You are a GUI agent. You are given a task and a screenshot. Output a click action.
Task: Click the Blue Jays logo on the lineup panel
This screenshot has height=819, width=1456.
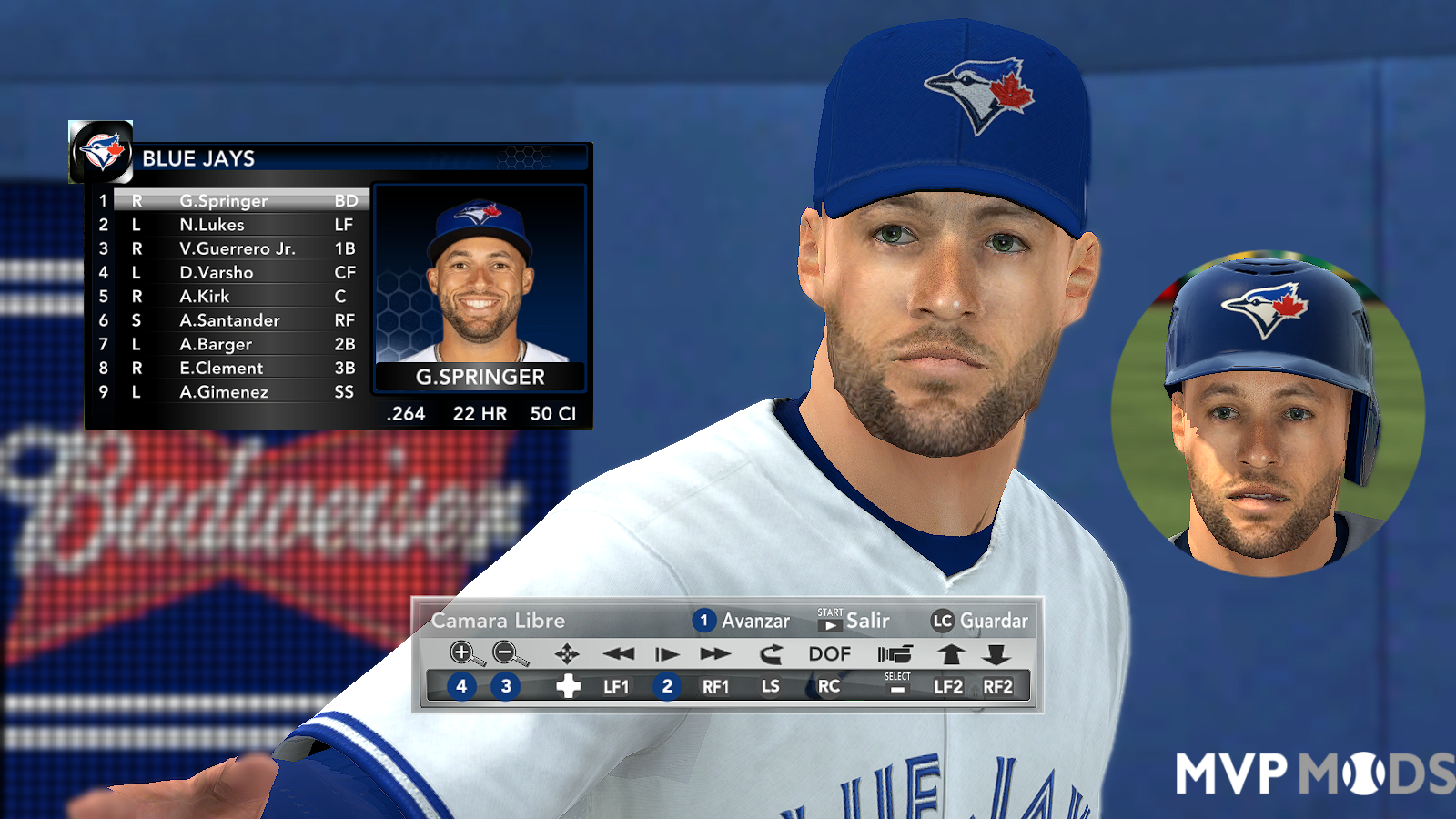point(102,151)
